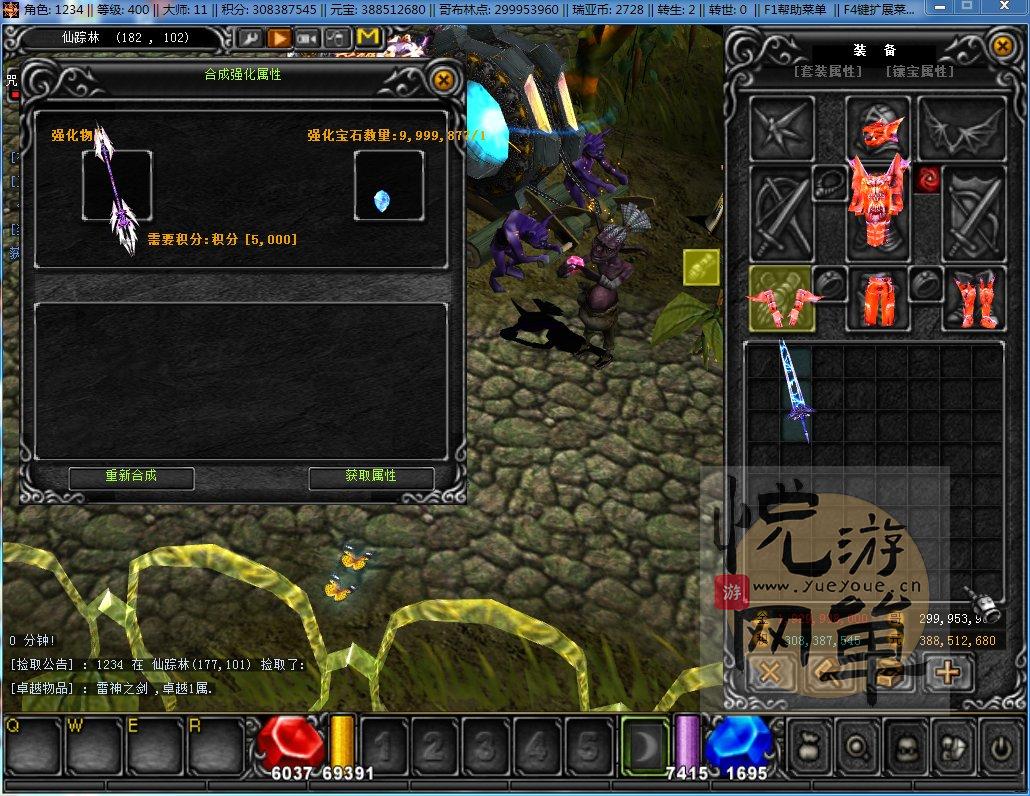
Task: Click the orange play arrow button
Action: [x=279, y=39]
